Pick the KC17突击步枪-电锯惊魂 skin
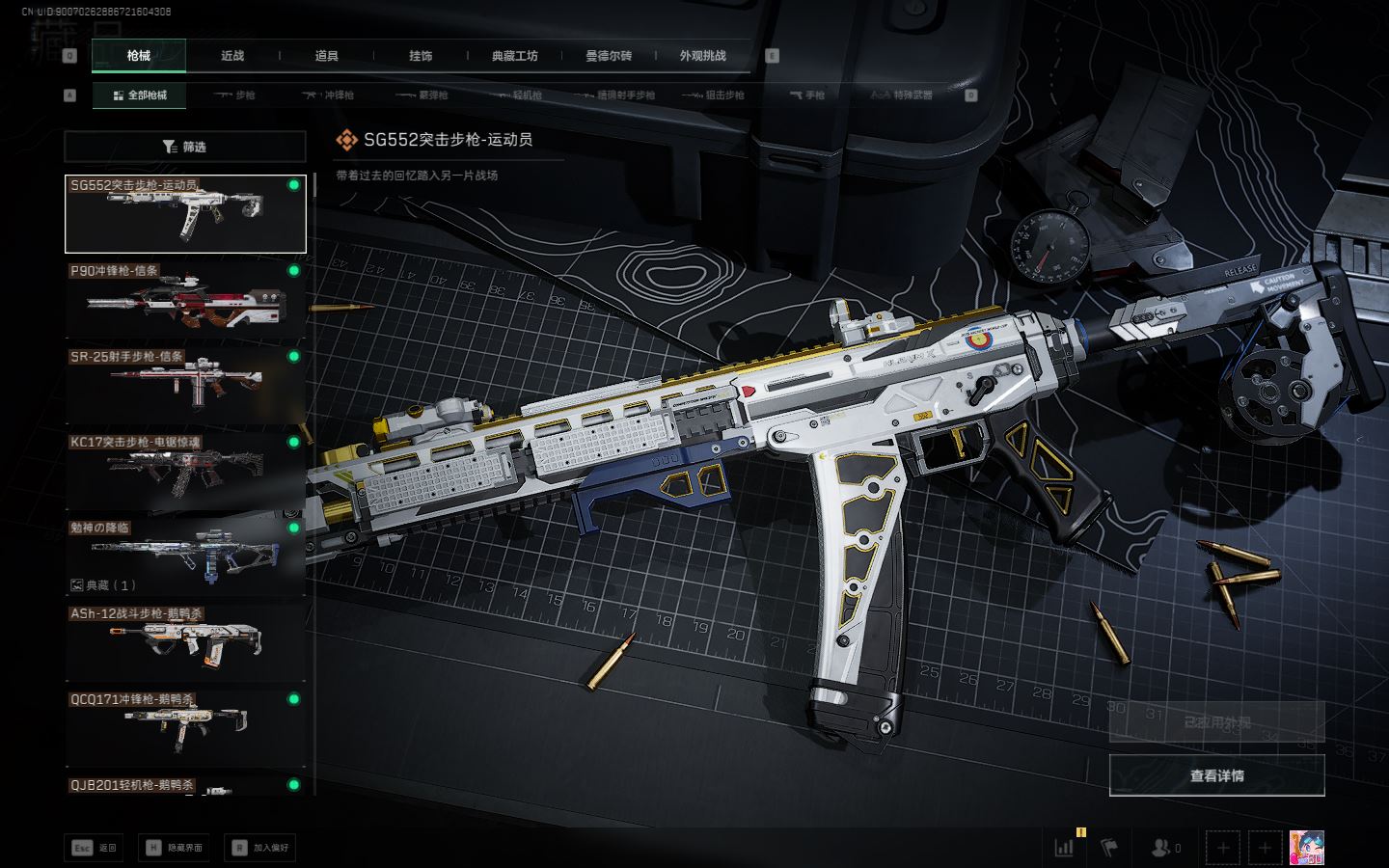The width and height of the screenshot is (1389, 868). [x=185, y=471]
